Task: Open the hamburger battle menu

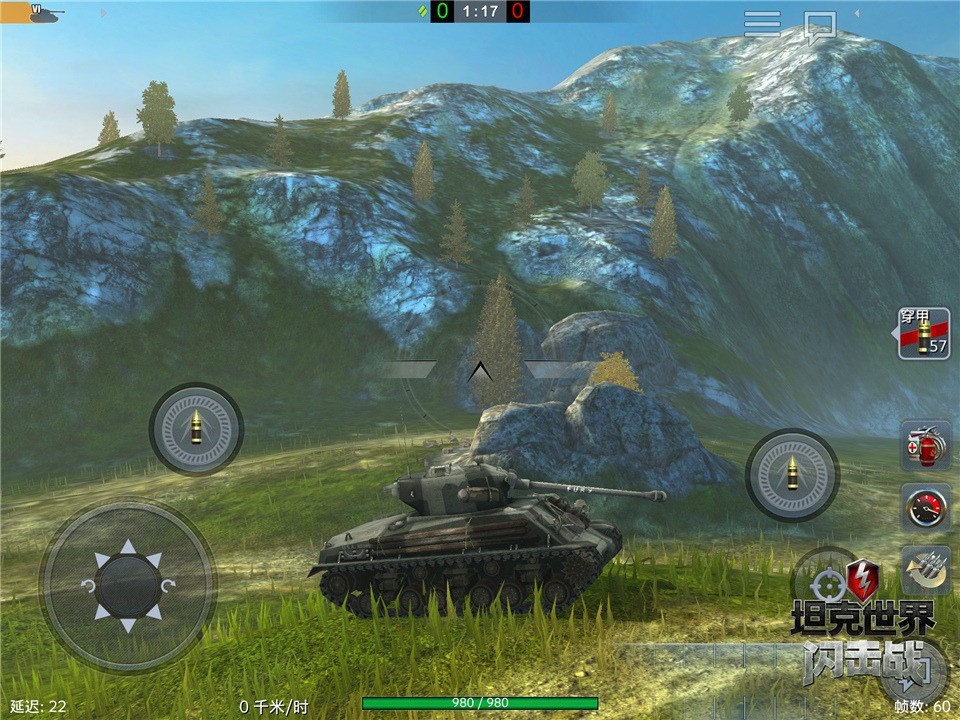Action: coord(762,24)
